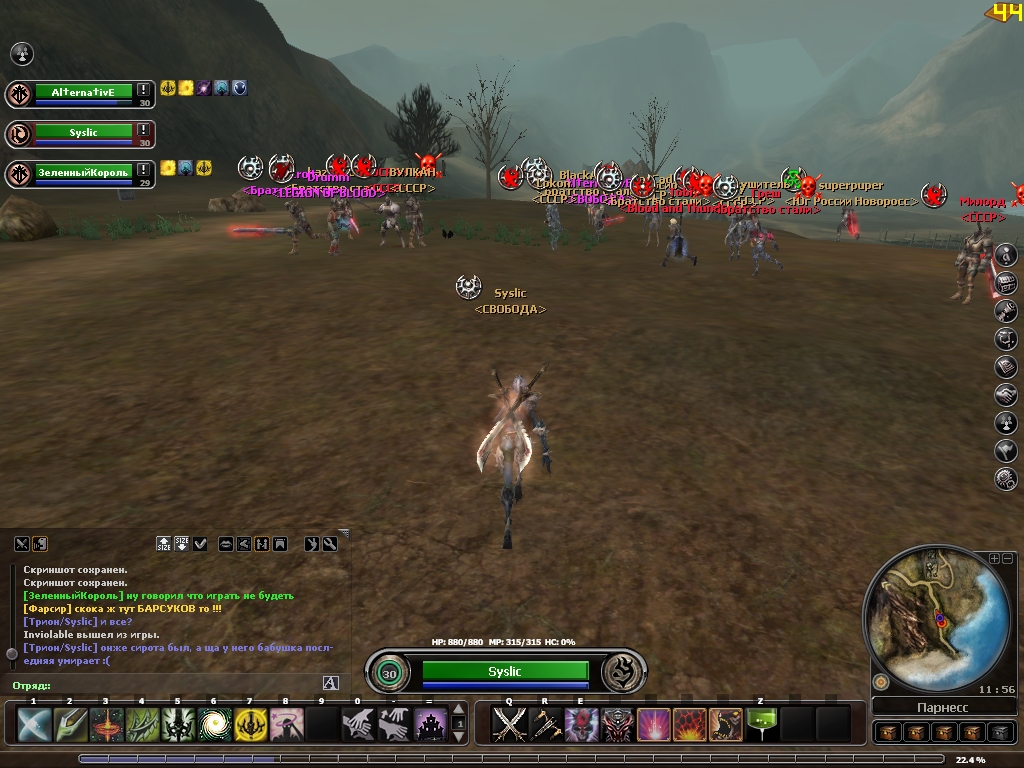
Task: Open the handshake social menu button
Action: 1006,395
